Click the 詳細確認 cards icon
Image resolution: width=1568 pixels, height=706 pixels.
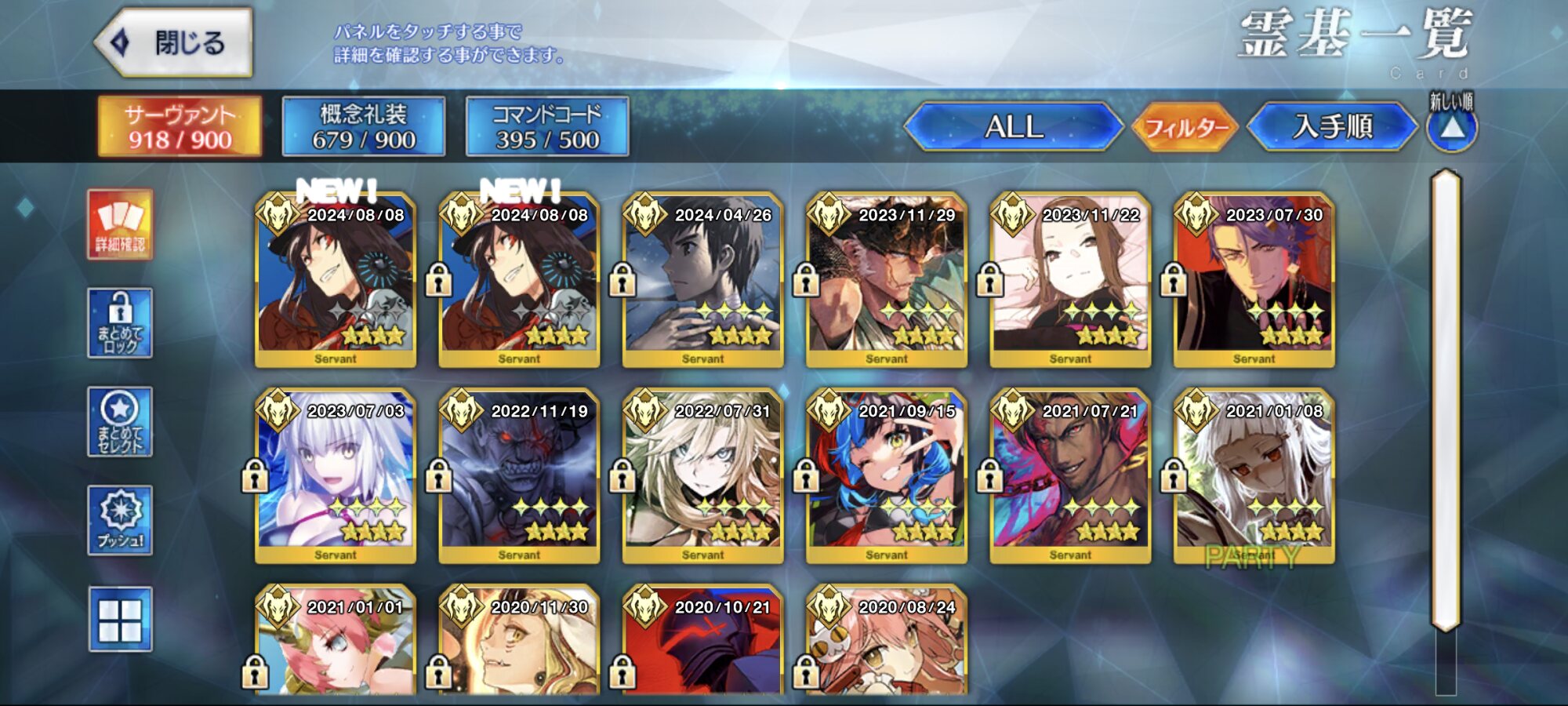(120, 224)
